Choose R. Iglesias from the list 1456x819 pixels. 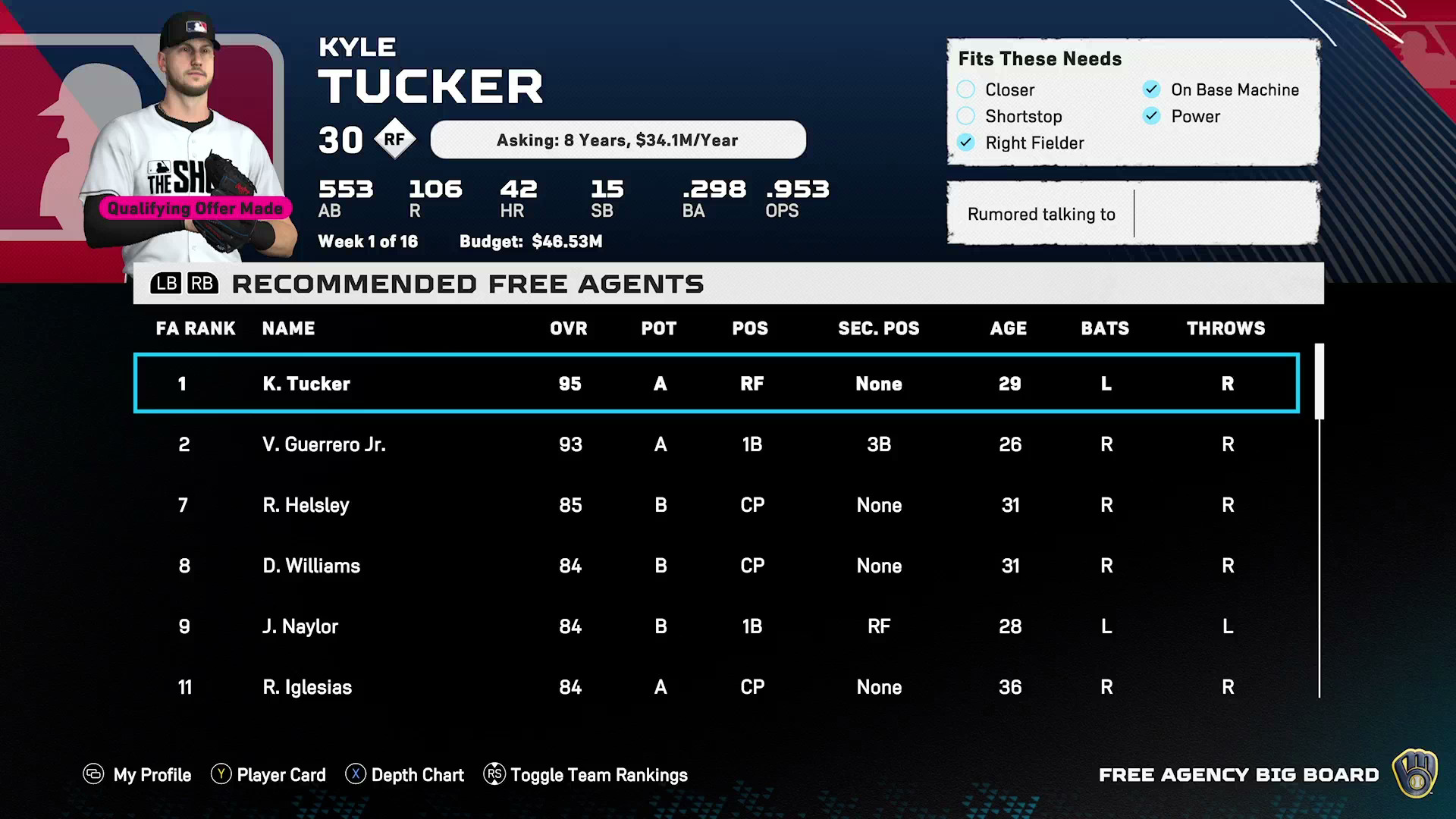pos(716,687)
